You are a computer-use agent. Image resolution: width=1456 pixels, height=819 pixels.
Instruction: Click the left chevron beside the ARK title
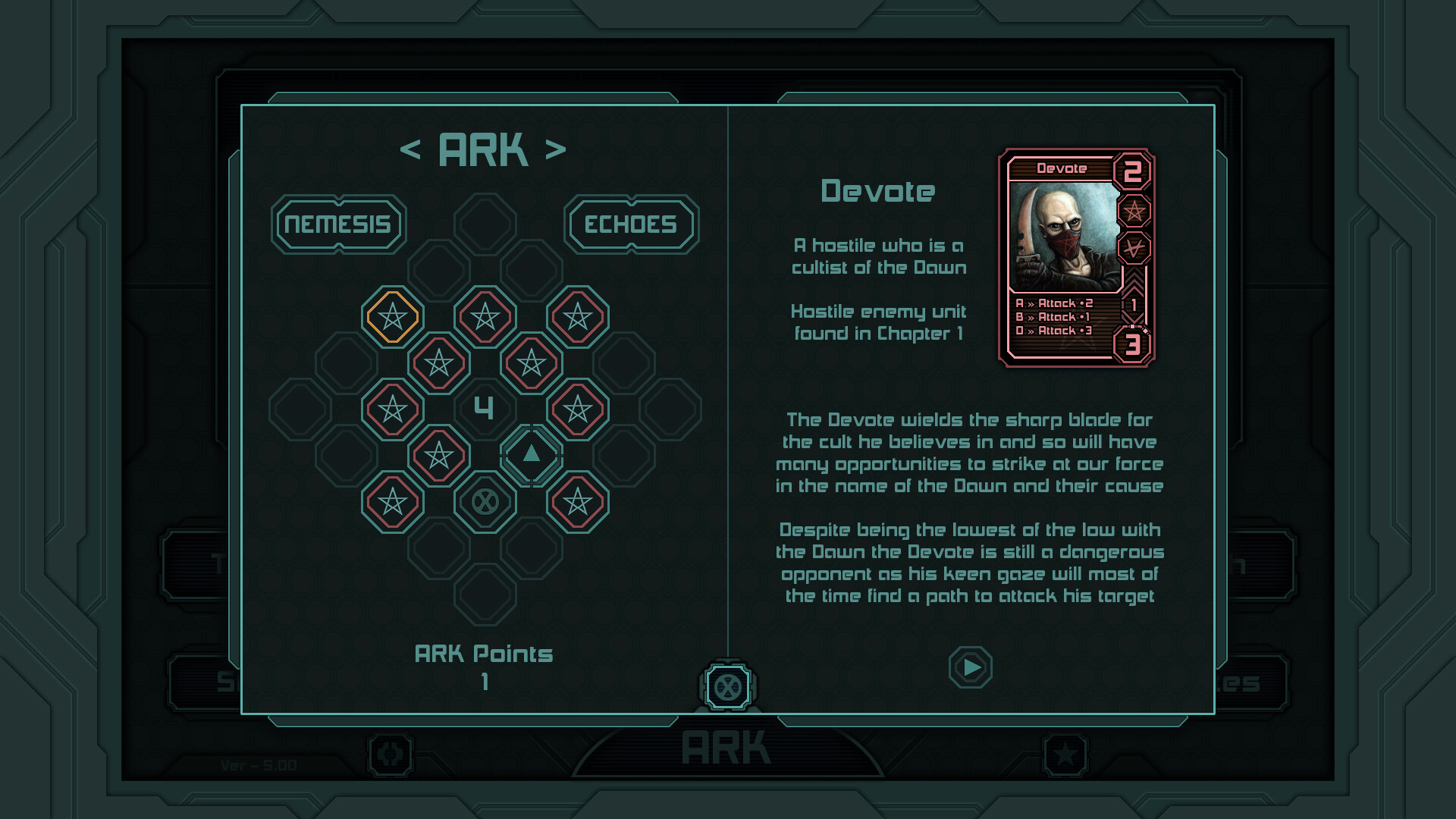pos(413,149)
